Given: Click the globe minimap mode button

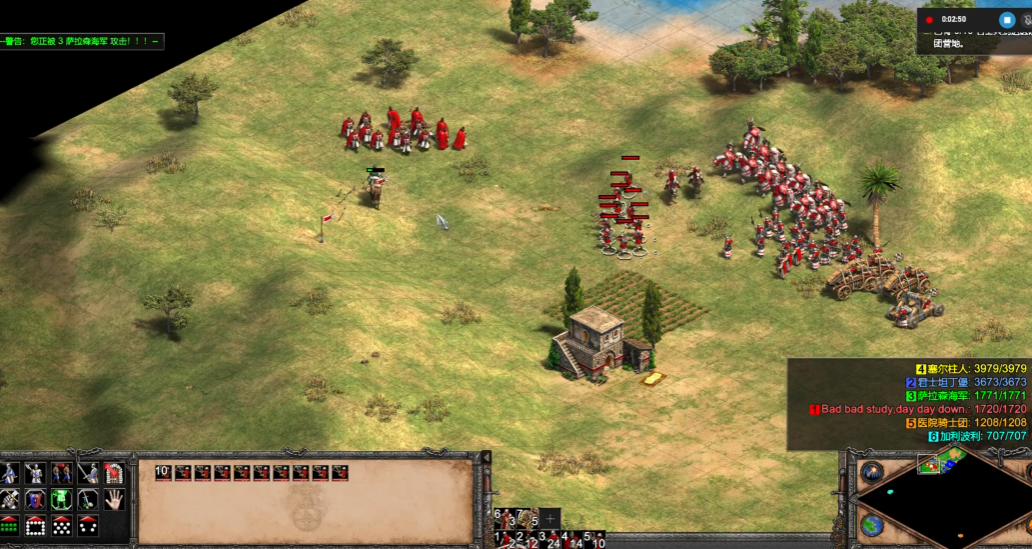Looking at the screenshot, I should 872,525.
